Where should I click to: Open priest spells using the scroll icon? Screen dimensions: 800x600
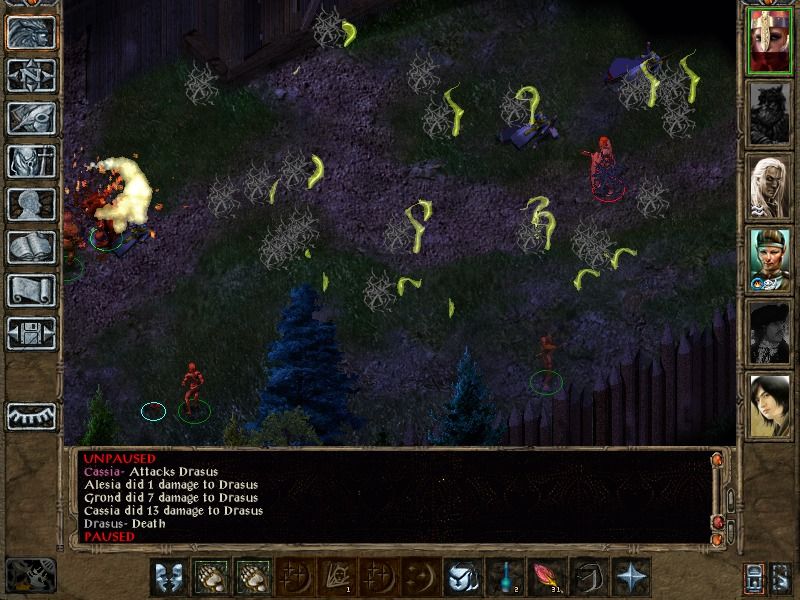pos(31,290)
